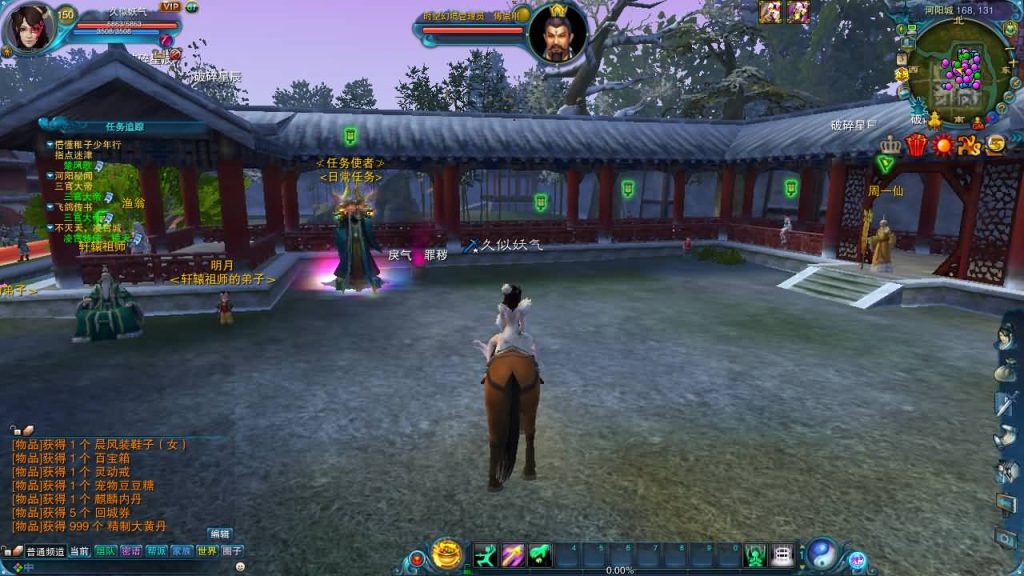Open the red gift box icon
This screenshot has height=576, width=1024.
916,145
